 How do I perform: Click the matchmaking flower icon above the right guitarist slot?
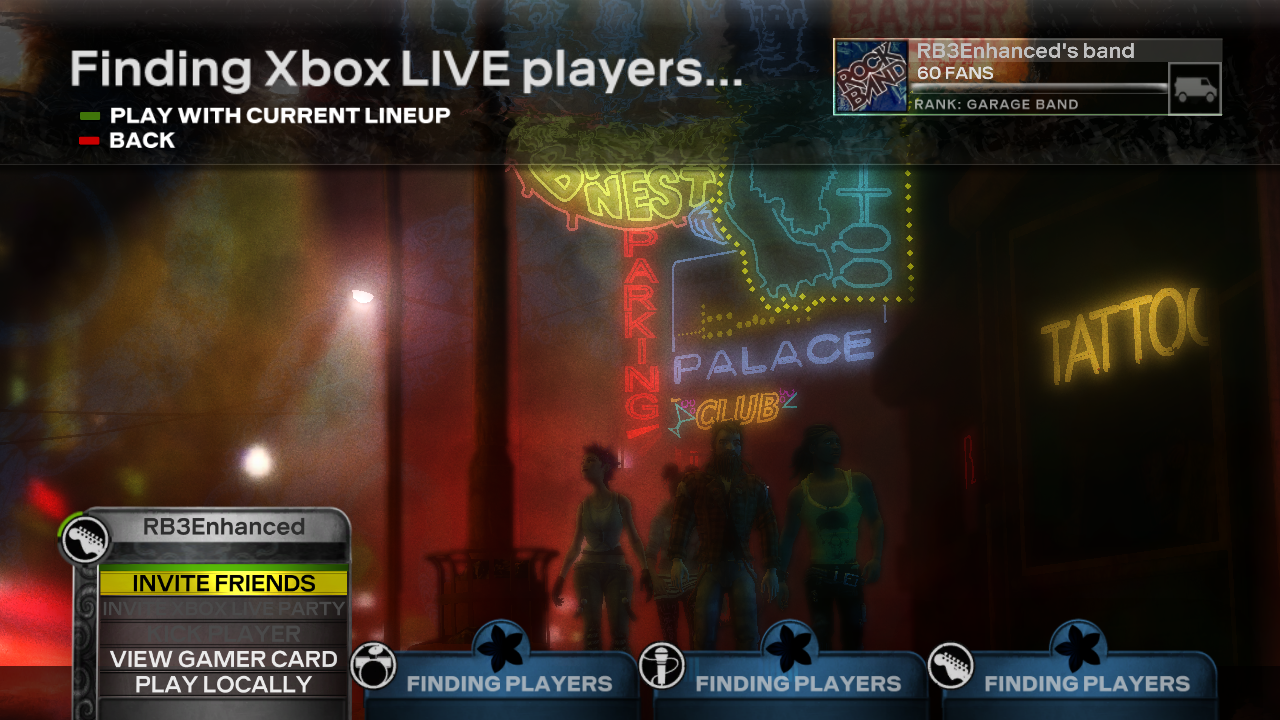click(1077, 645)
